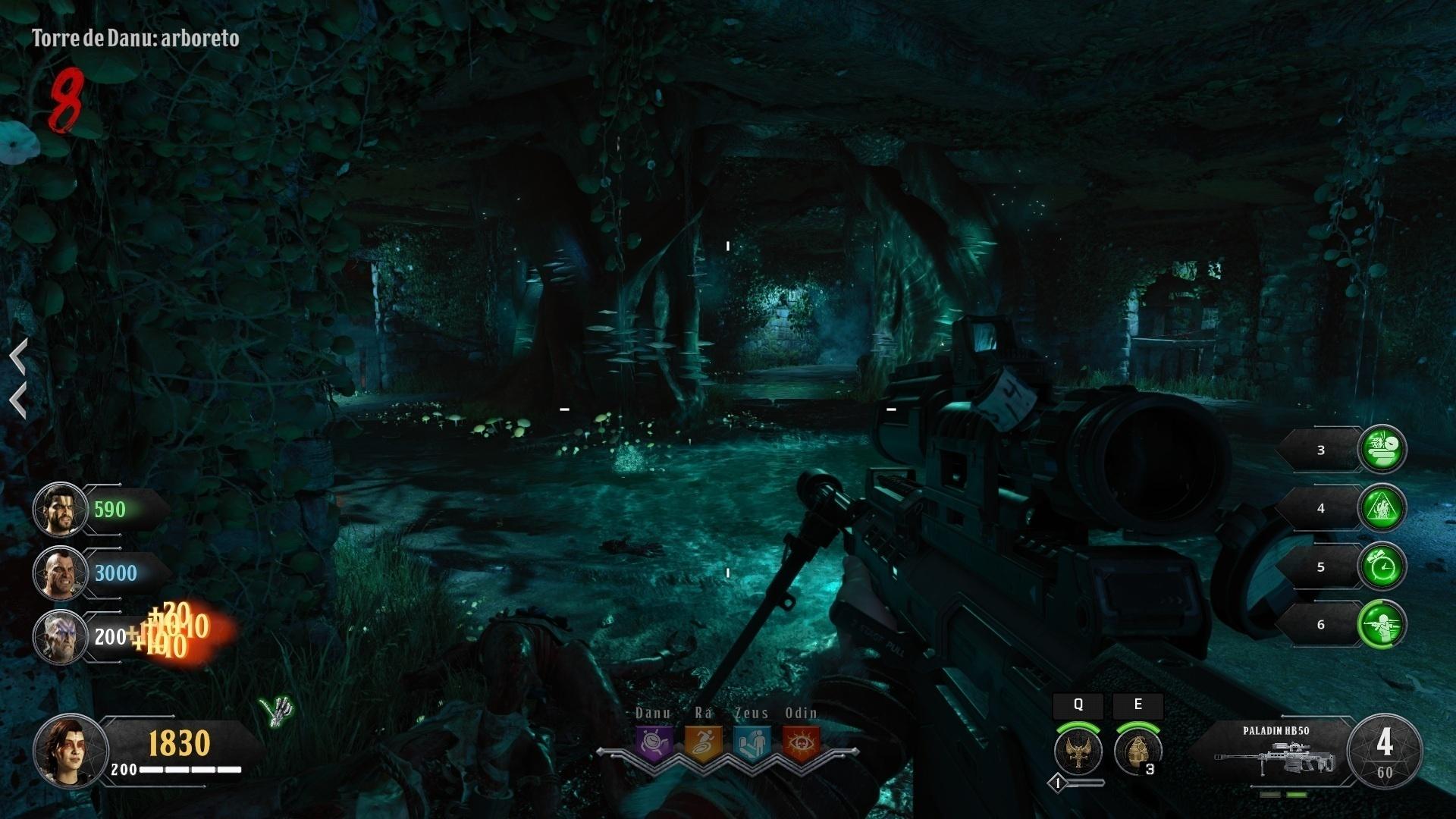Toggle the grenade count badge showing 3
This screenshot has height=819, width=1456.
[x=1151, y=767]
